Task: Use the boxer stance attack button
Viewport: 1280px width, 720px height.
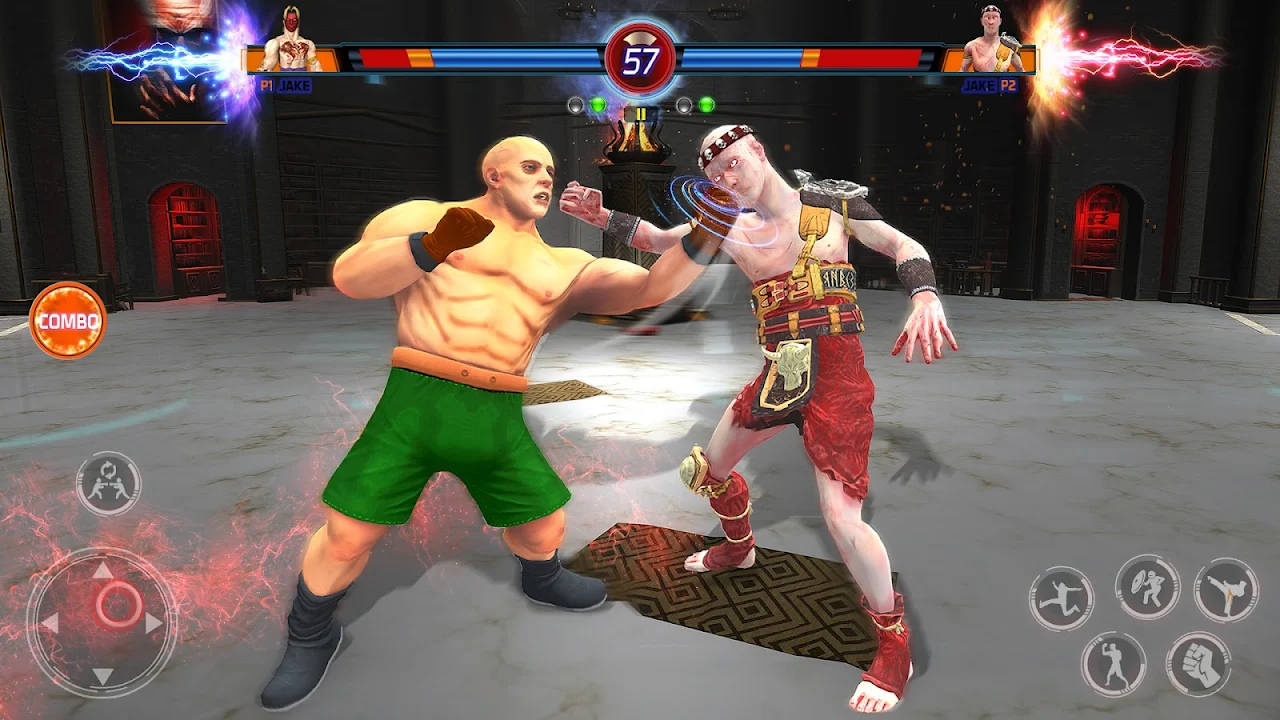Action: coord(1113,664)
